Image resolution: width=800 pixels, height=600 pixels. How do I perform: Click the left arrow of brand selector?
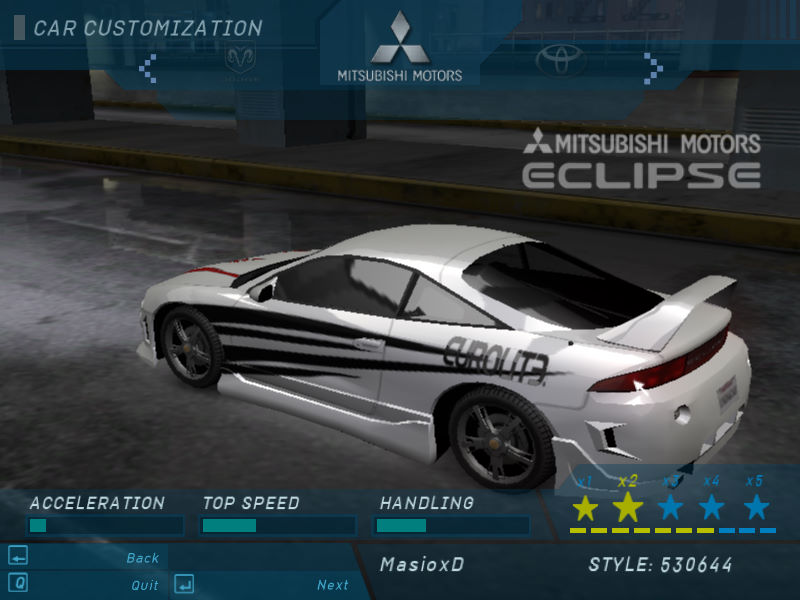point(148,67)
